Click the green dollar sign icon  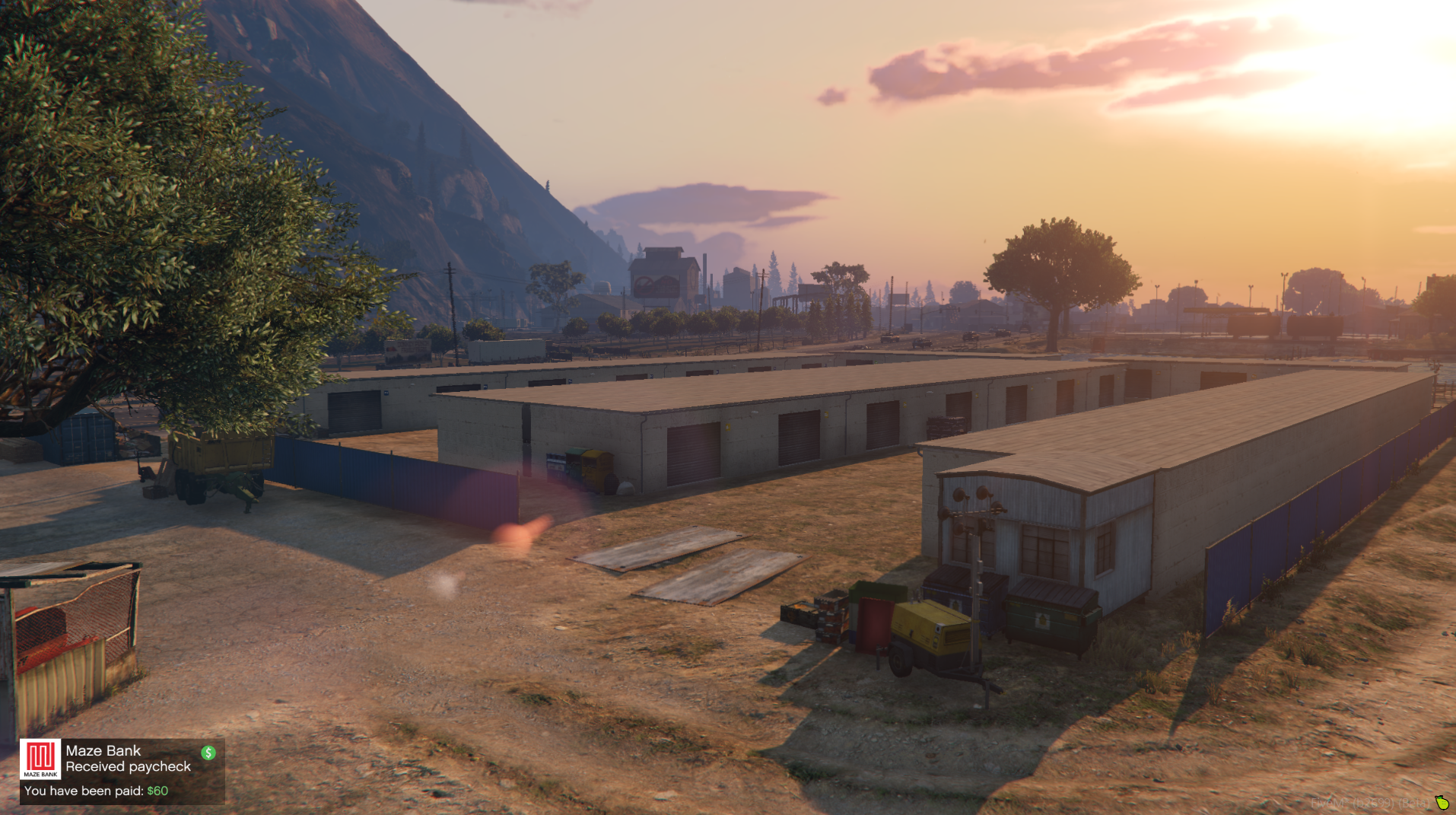tap(208, 753)
